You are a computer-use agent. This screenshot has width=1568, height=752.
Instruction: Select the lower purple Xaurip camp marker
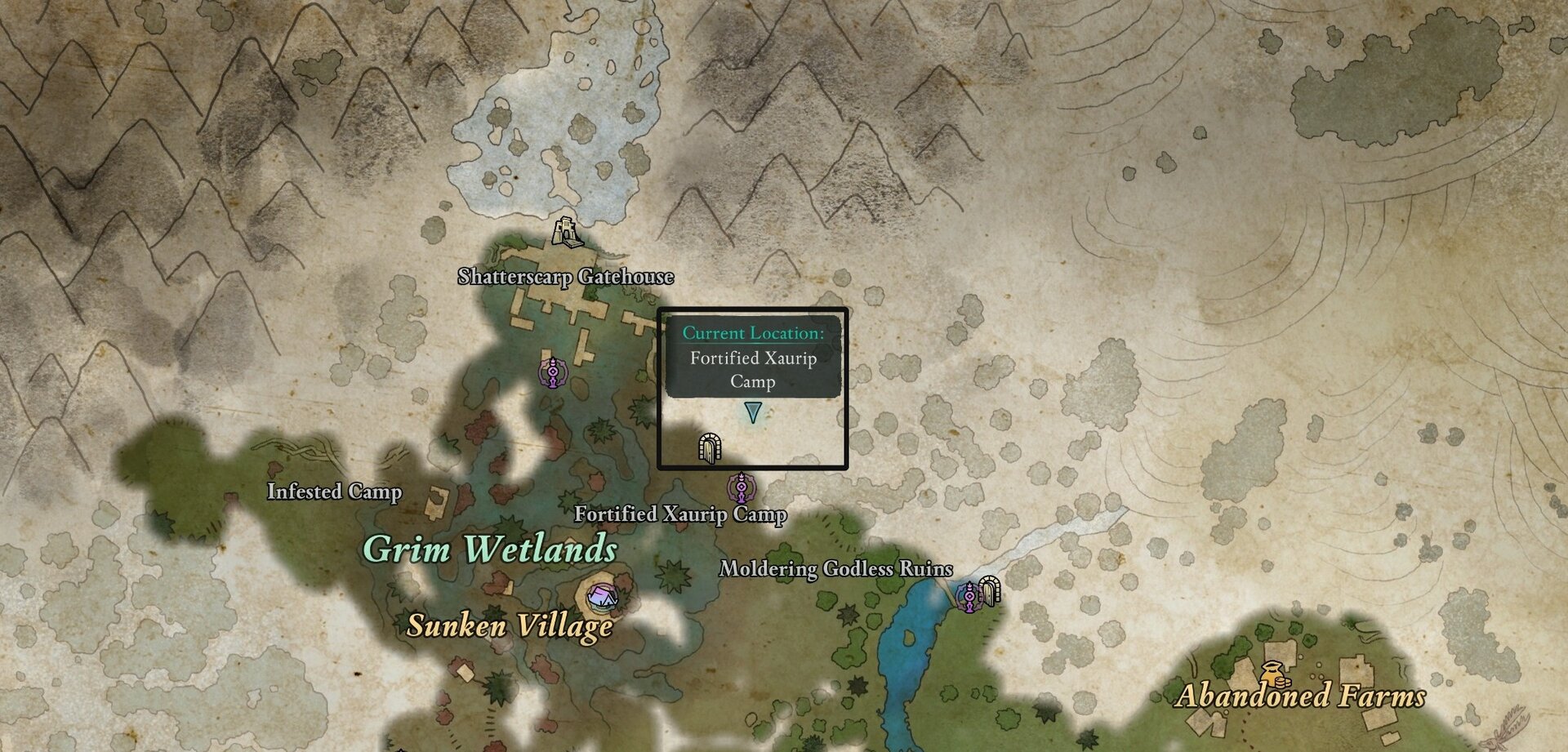point(742,487)
